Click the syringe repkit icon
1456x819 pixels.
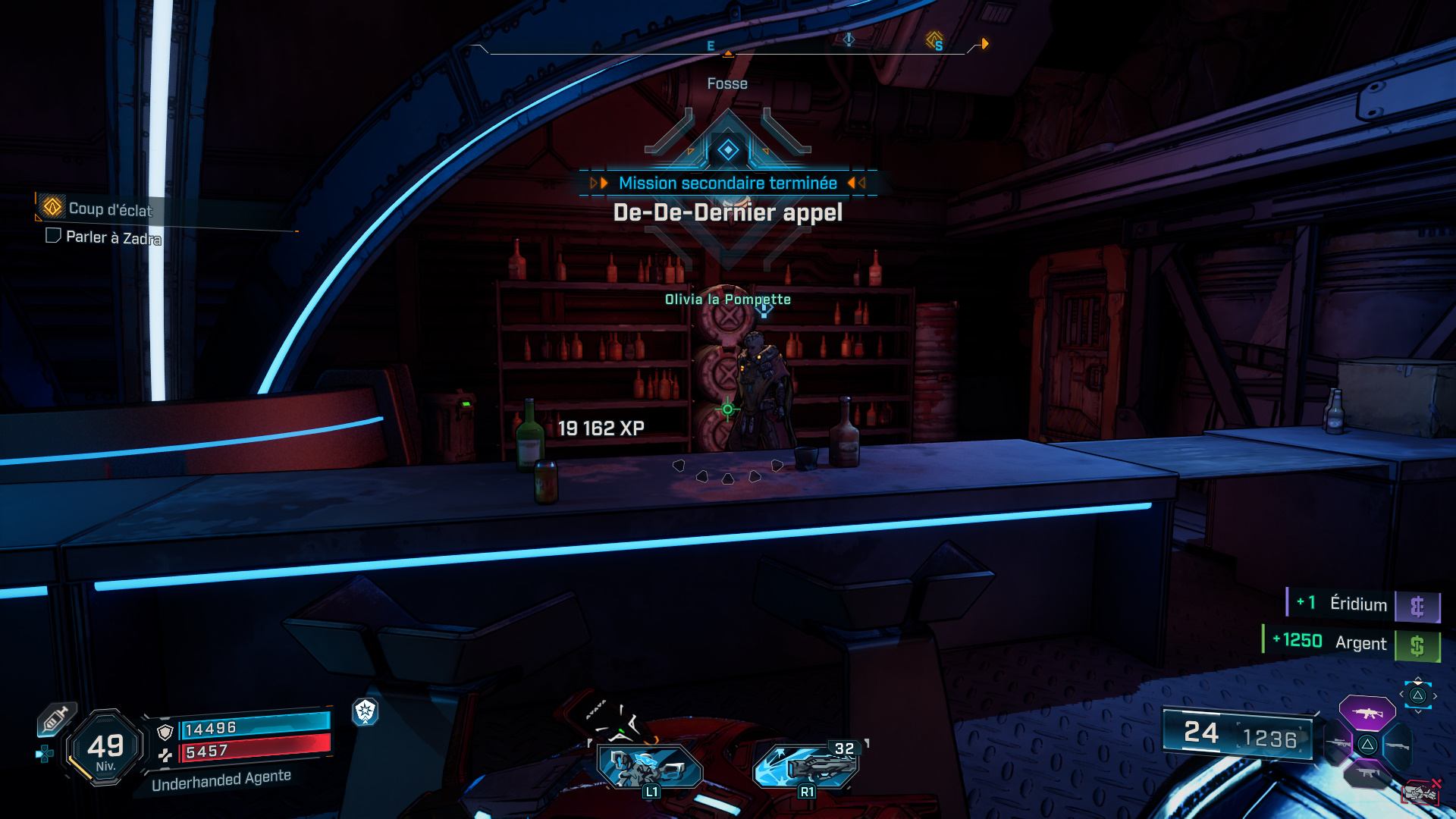coord(56,718)
